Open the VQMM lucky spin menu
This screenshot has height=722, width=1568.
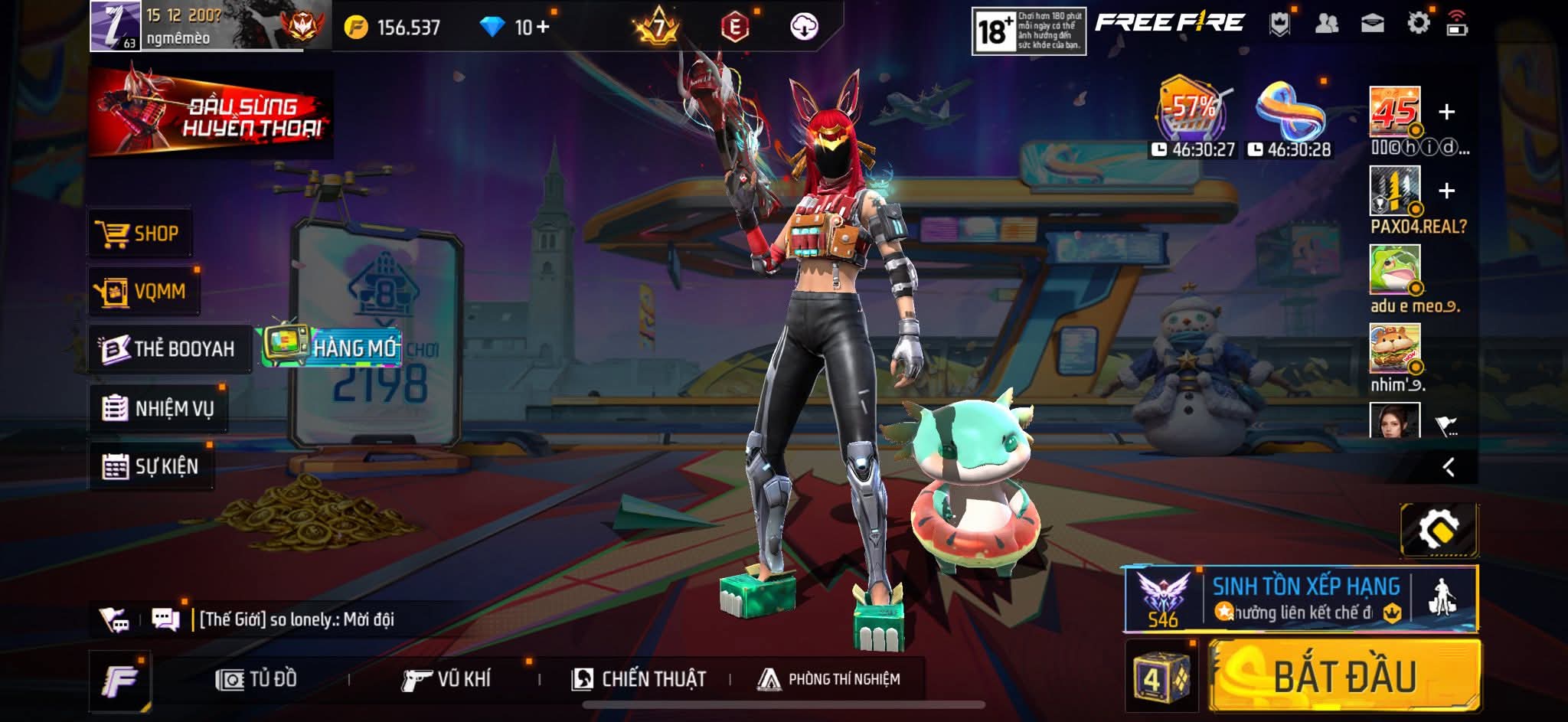[x=142, y=291]
